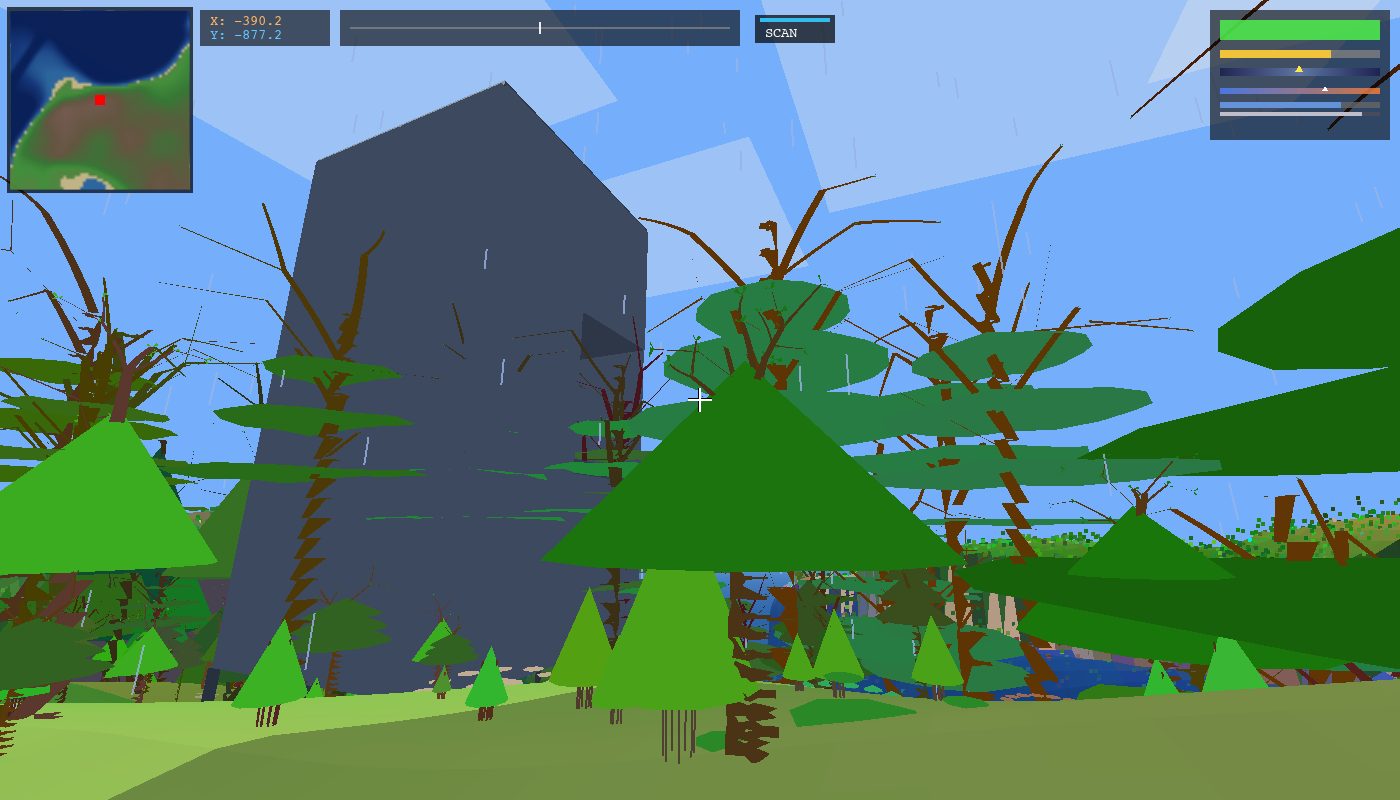1400x800 pixels.
Task: Click the blue progress bar in the status panel
Action: [1280, 105]
